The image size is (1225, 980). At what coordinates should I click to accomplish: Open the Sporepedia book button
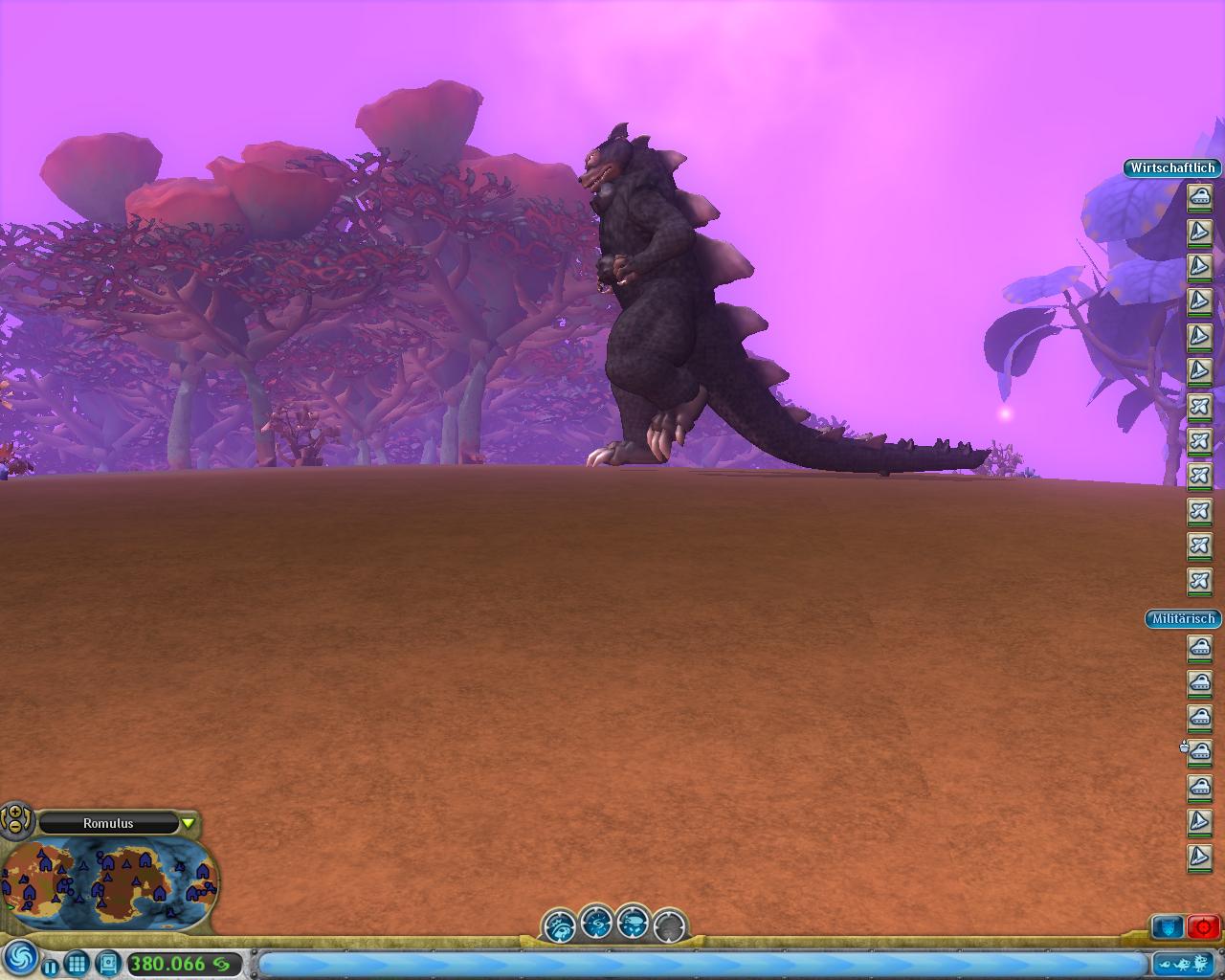107,963
